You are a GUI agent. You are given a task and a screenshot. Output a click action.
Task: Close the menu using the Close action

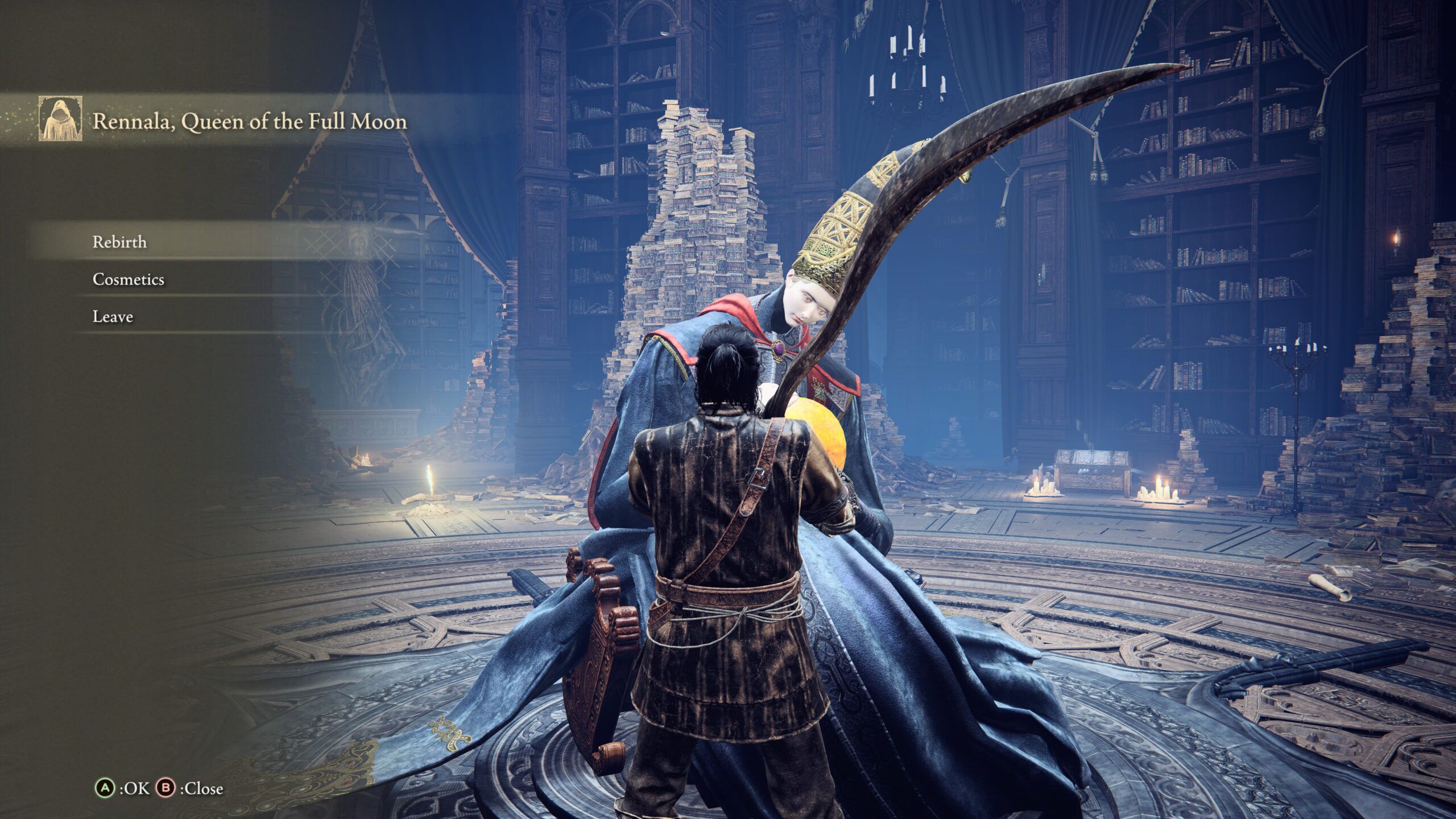[x=188, y=788]
